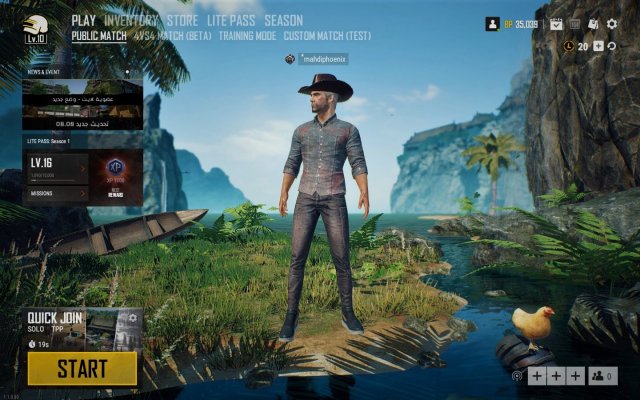Click the yellow START button
The height and width of the screenshot is (400, 640).
tap(82, 368)
